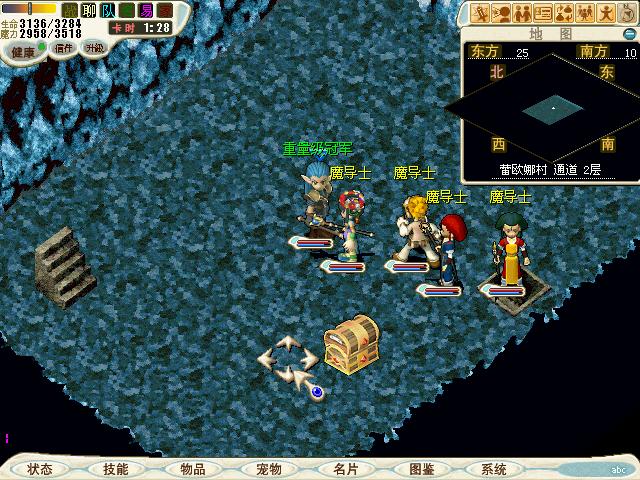Viewport: 640px width, 480px height.
Task: Select the name card action icon
Action: click(x=543, y=13)
